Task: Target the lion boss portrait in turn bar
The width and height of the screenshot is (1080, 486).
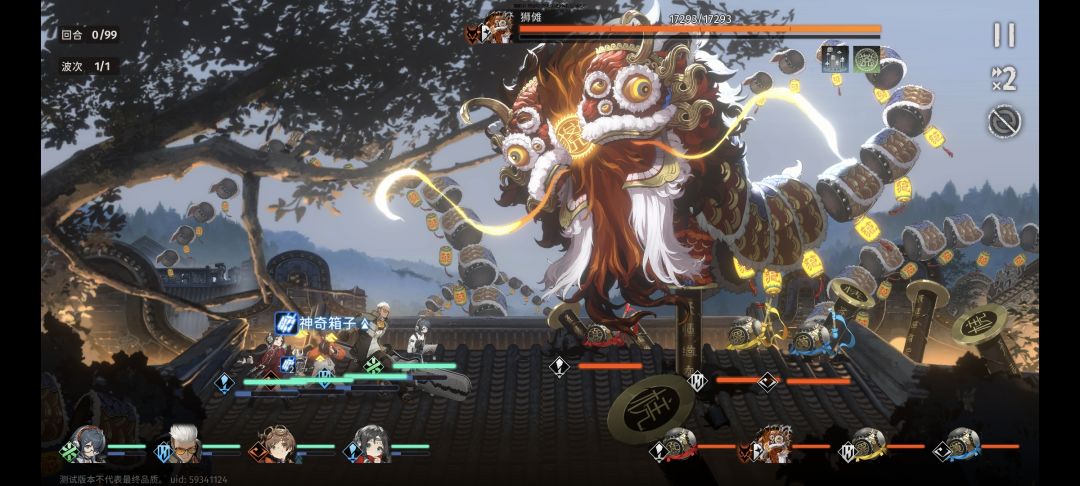Action: (773, 445)
